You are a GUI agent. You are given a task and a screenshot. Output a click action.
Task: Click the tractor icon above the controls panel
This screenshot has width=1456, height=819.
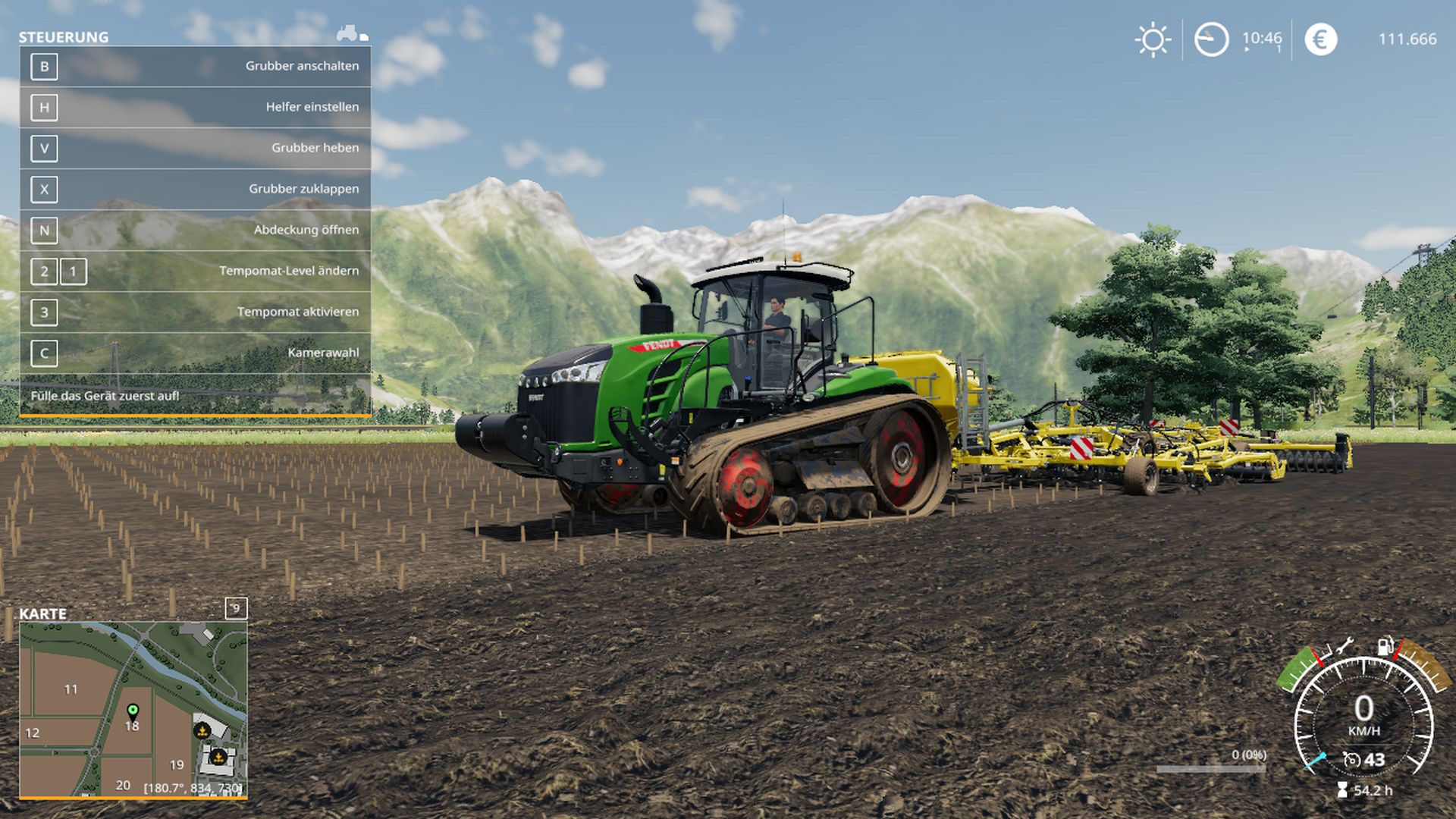(352, 33)
